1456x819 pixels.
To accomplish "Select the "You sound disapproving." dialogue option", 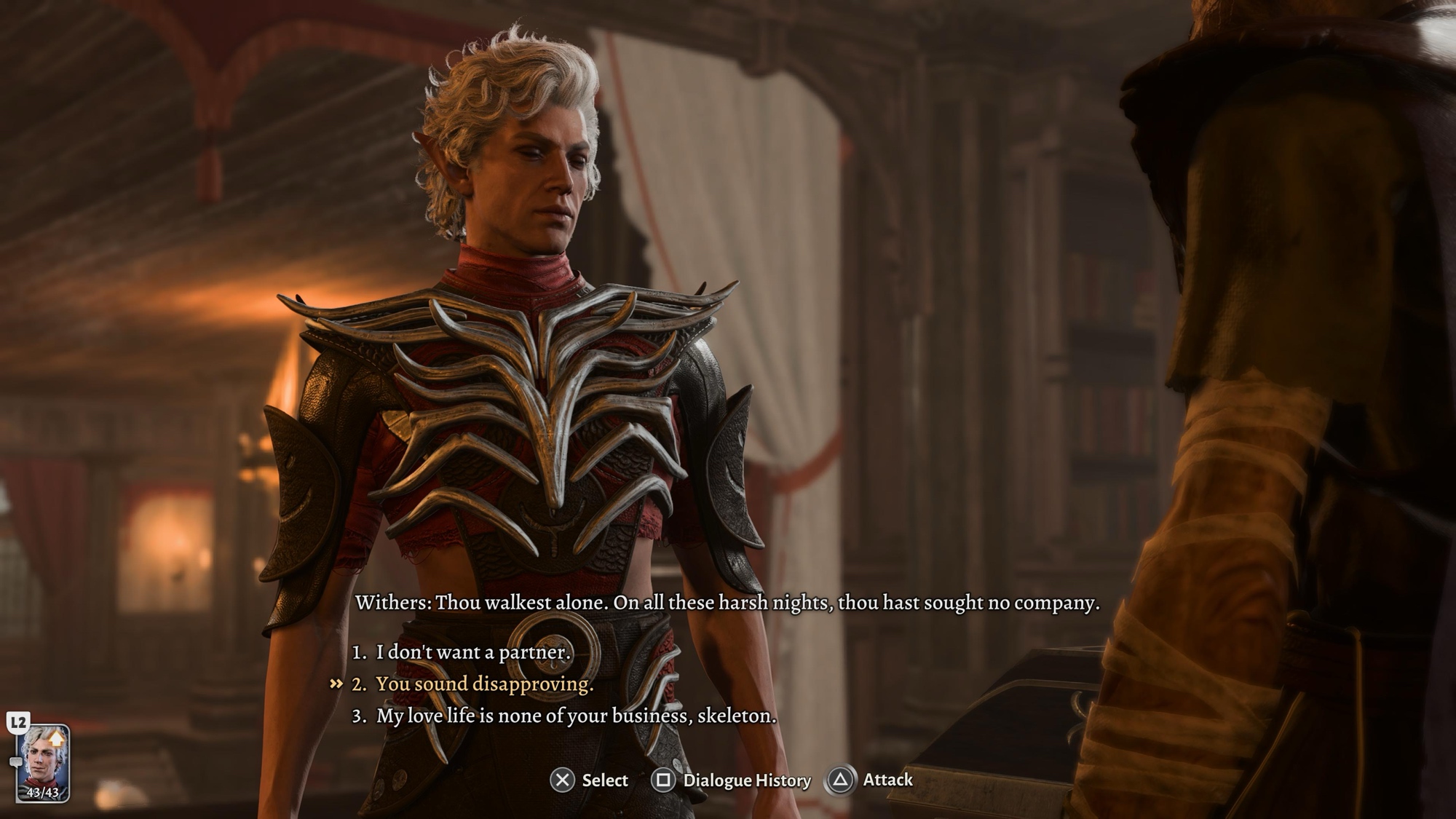I will coord(484,684).
